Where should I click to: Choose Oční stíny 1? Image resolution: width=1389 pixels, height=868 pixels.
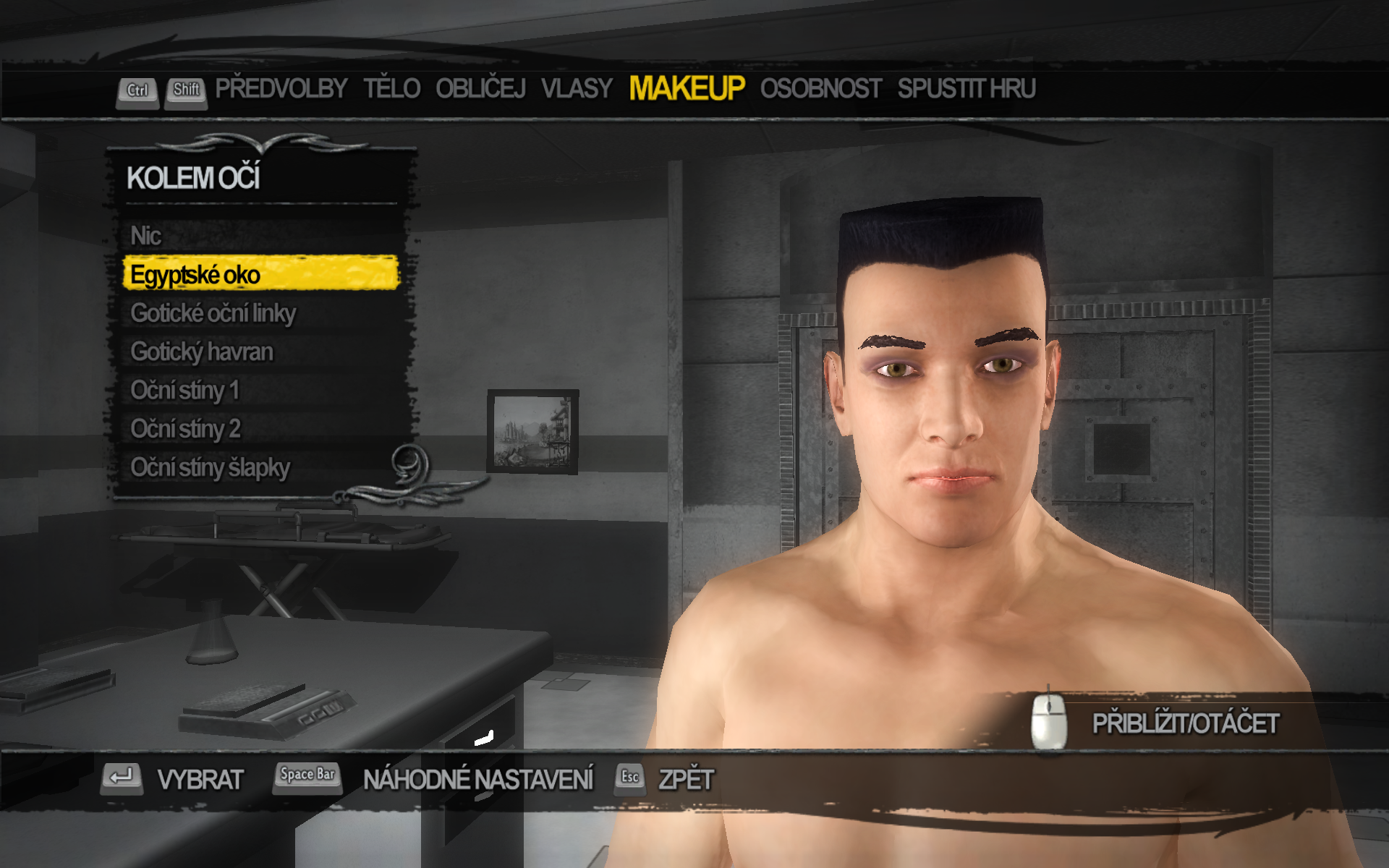[x=184, y=391]
